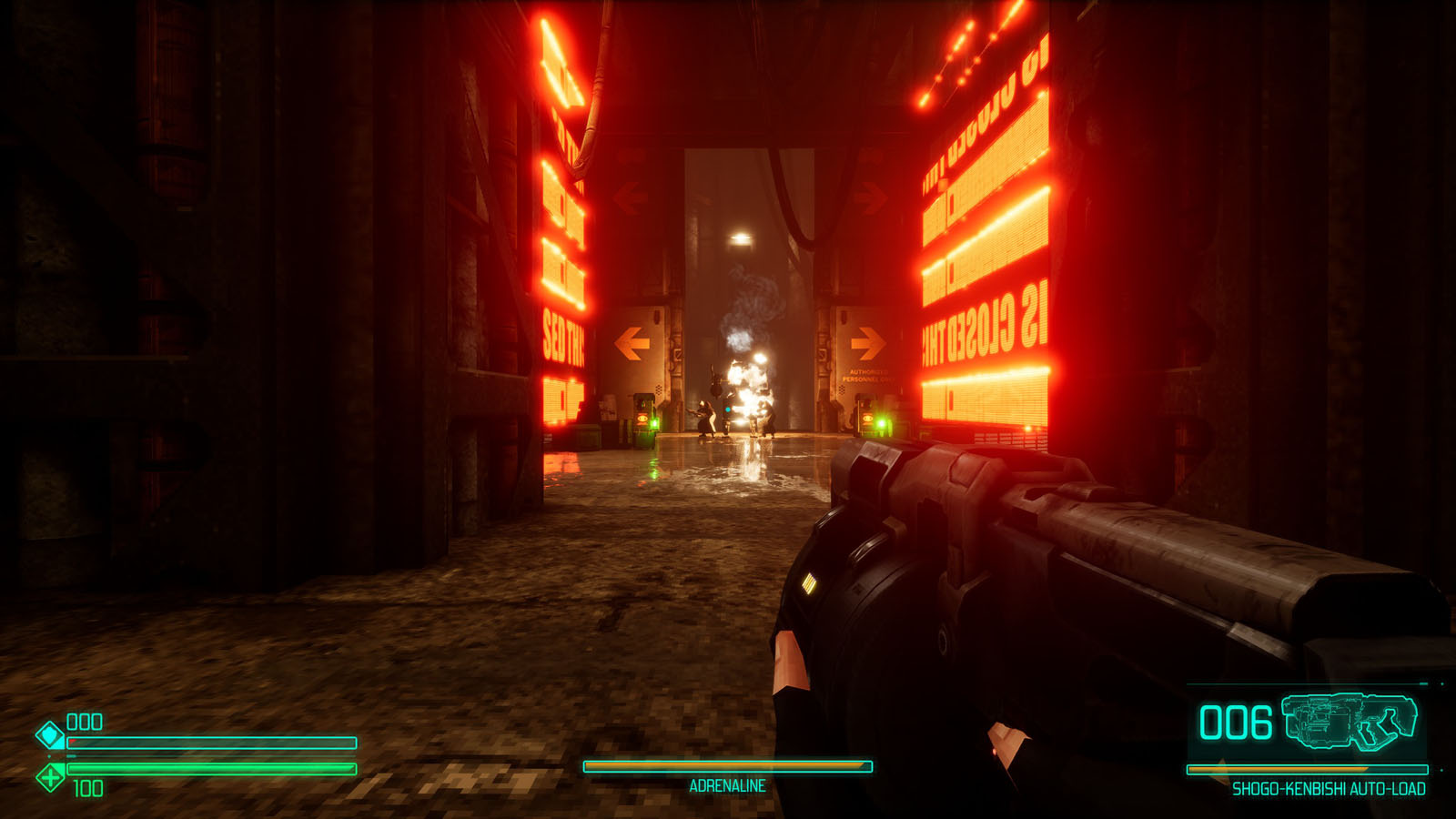Click the diamond armor icon
This screenshot has width=1456, height=819.
(x=50, y=734)
